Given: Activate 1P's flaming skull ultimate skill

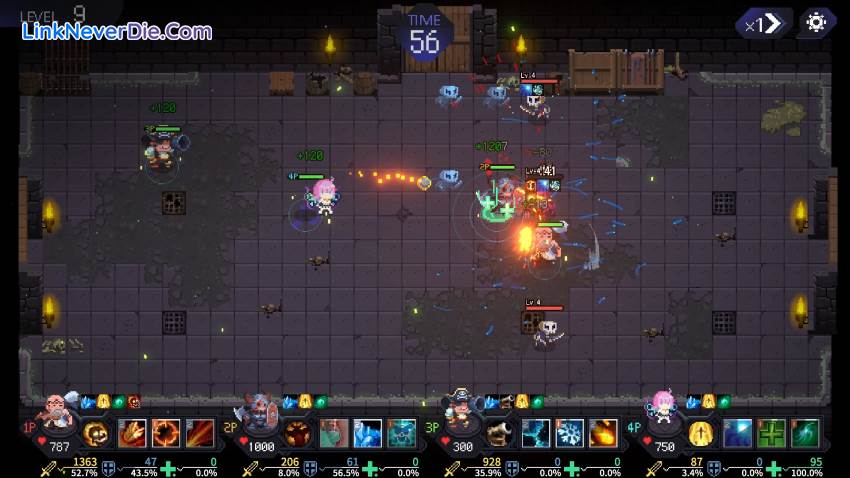Looking at the screenshot, I should 96,433.
